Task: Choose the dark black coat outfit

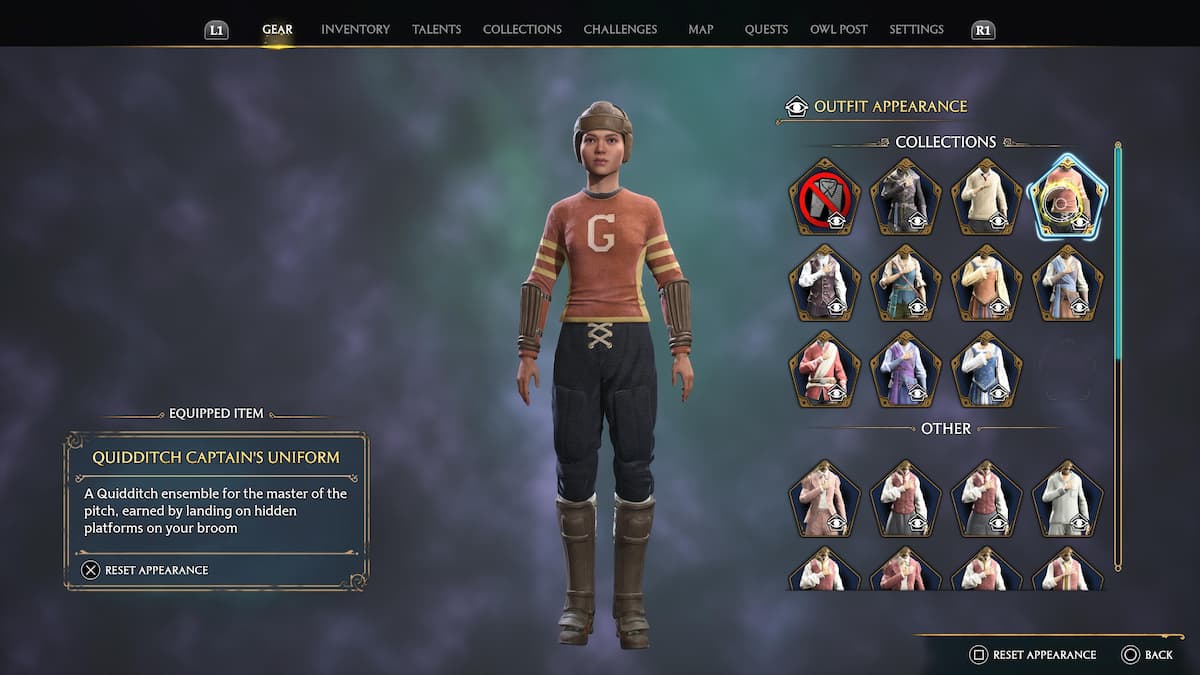Action: tap(905, 198)
